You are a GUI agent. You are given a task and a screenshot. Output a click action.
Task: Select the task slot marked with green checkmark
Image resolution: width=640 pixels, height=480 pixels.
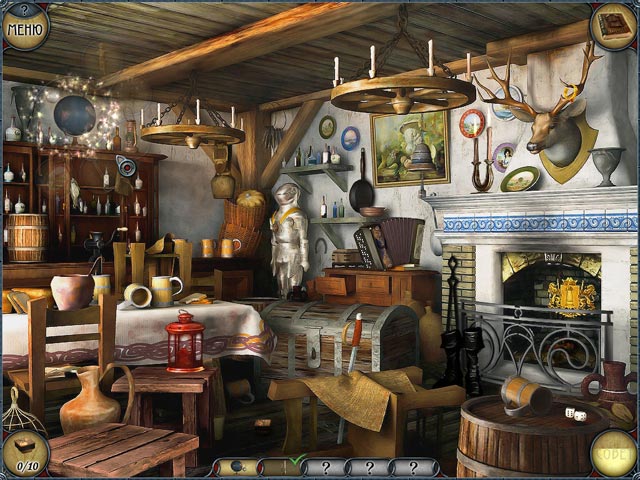click(x=283, y=466)
